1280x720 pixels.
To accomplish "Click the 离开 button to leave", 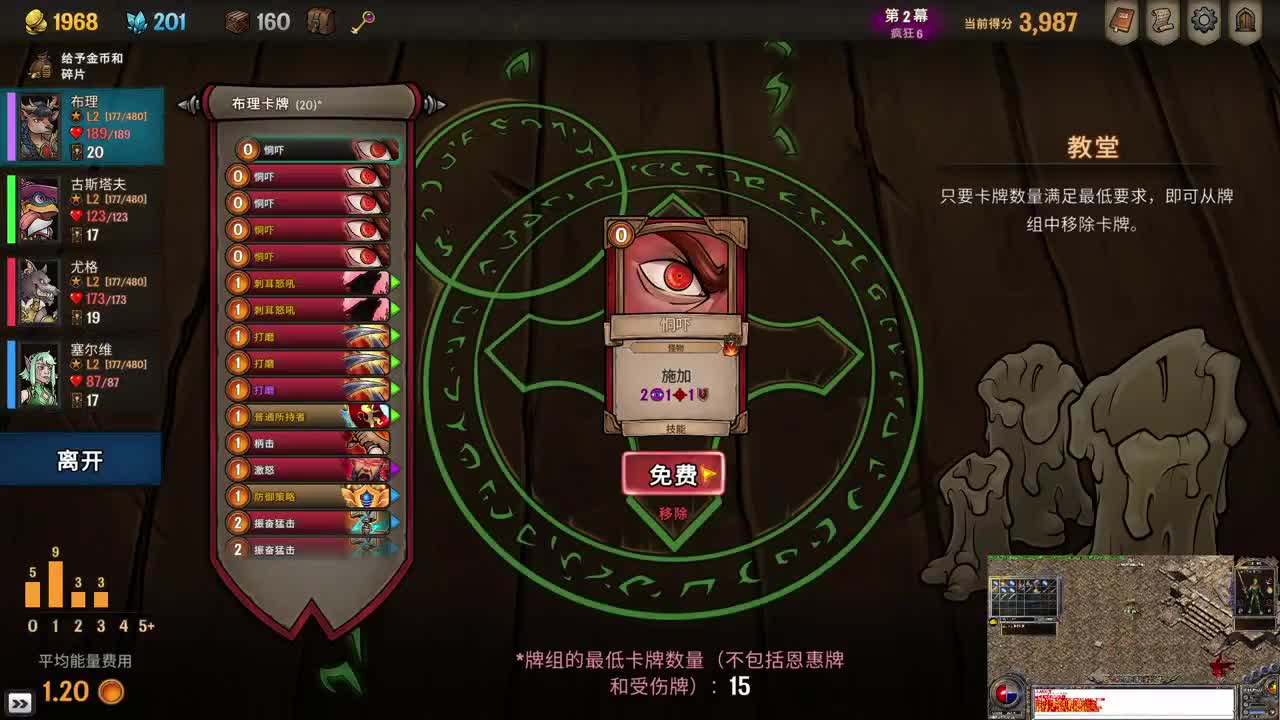I will click(80, 460).
